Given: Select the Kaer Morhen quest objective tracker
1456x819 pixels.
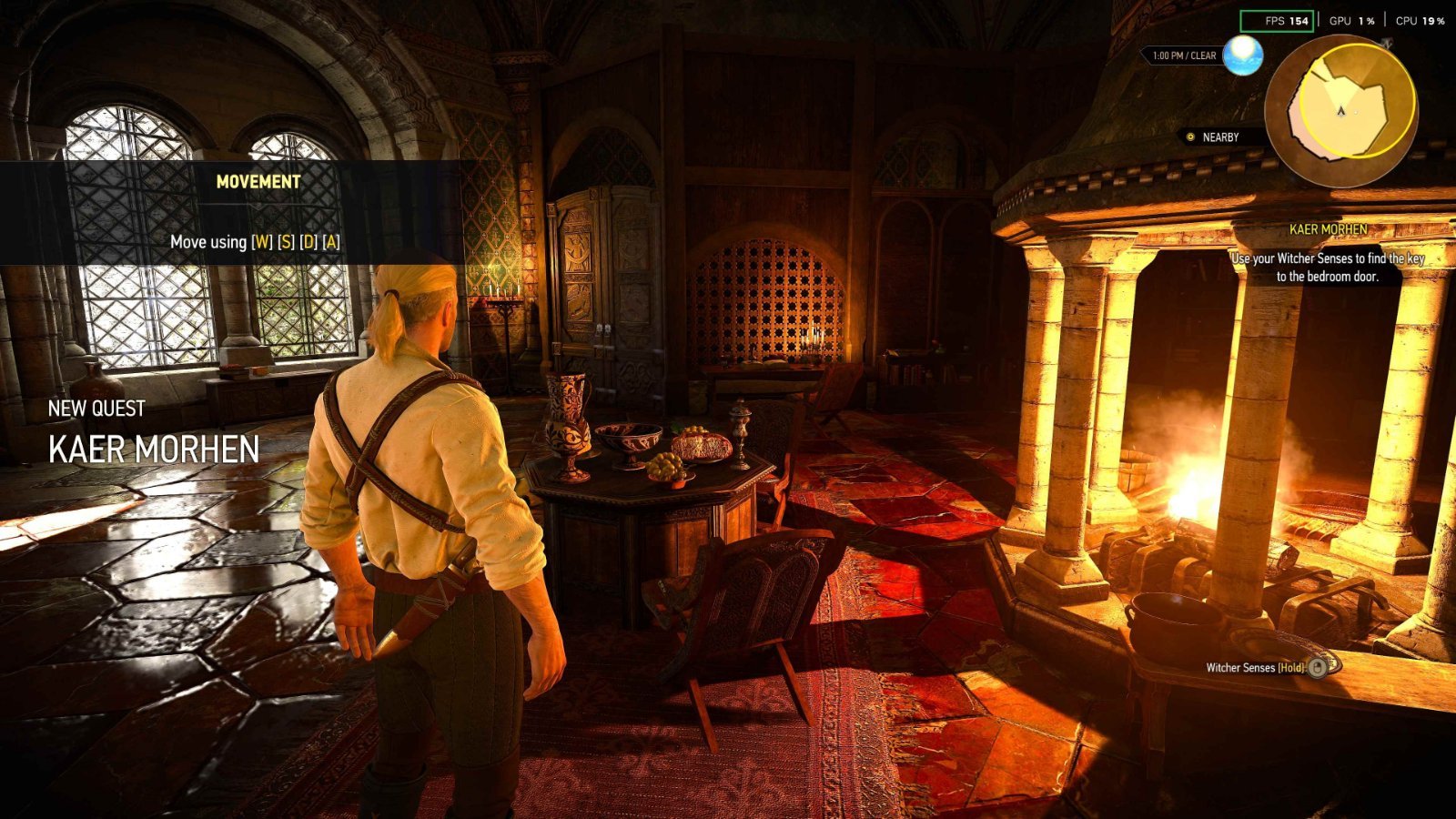Looking at the screenshot, I should [1328, 256].
